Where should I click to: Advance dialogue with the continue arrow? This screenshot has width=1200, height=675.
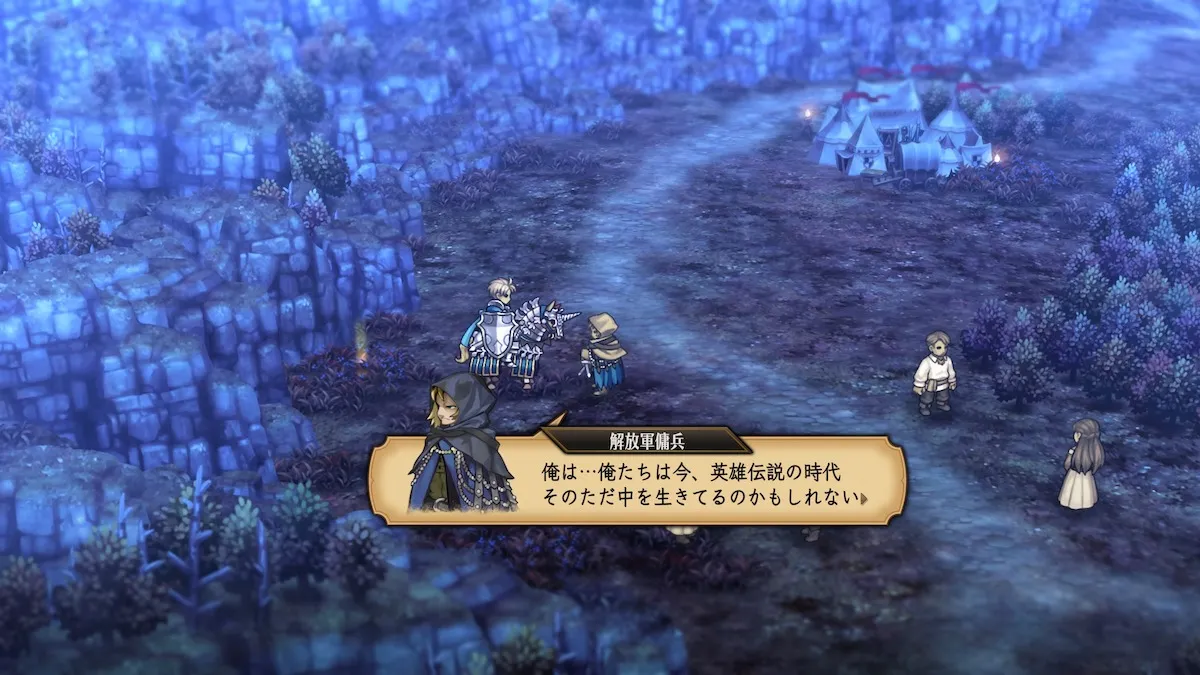(863, 497)
